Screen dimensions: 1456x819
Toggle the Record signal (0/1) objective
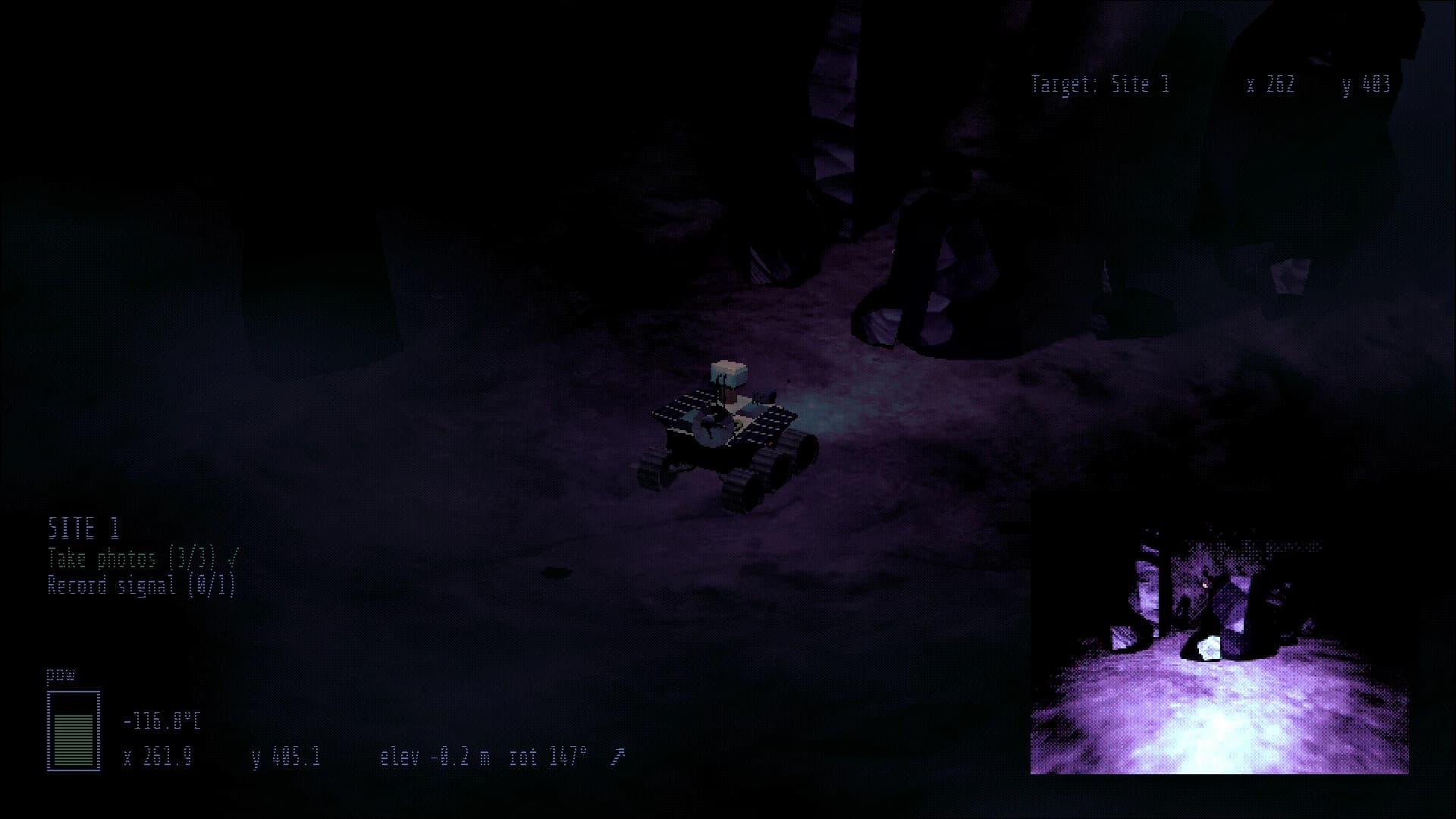(143, 585)
